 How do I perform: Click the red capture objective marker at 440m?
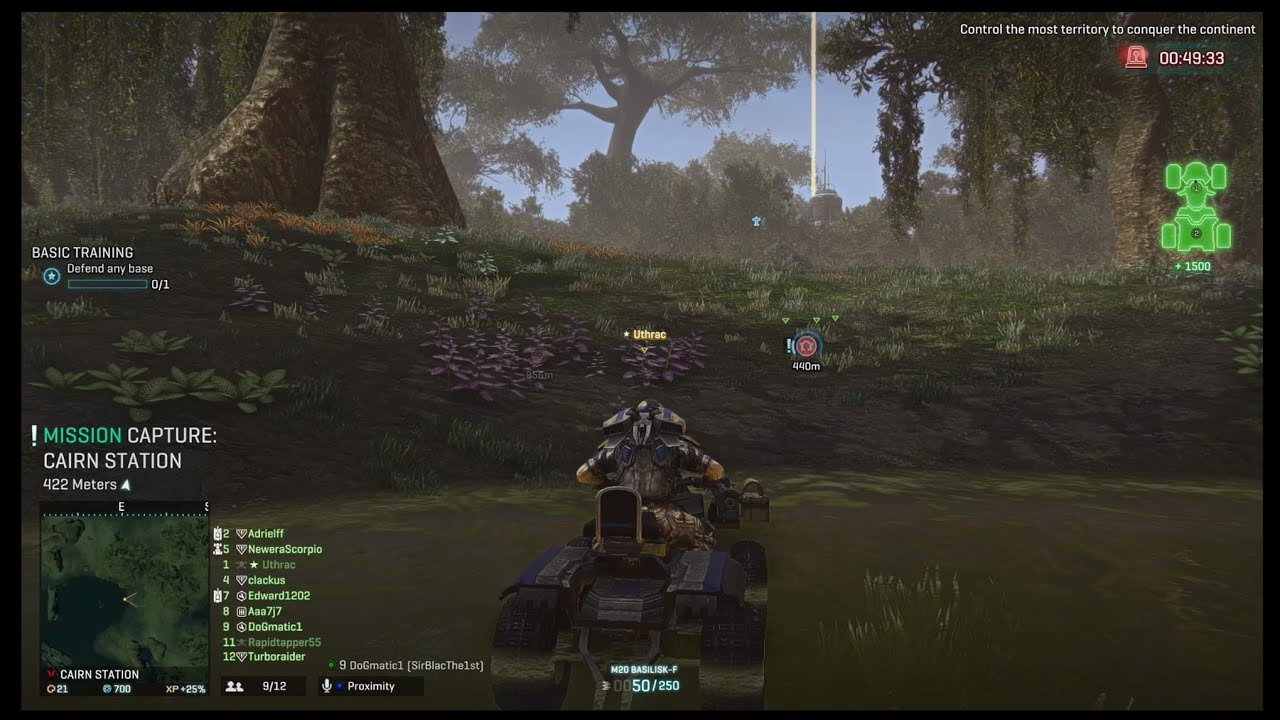pyautogui.click(x=807, y=347)
